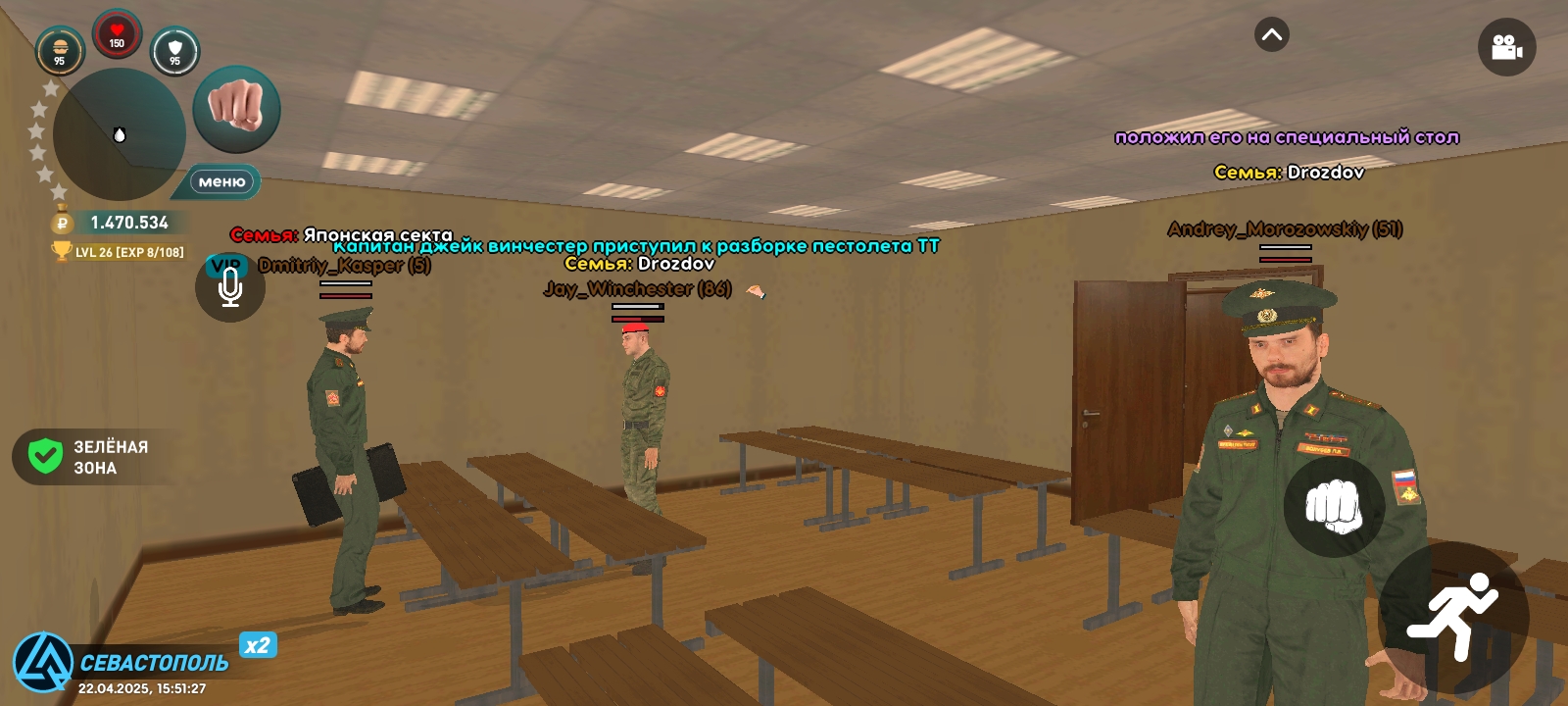Click the Andrey_Morozowskiy player name
Viewport: 1568px width, 706px height.
click(x=1285, y=230)
